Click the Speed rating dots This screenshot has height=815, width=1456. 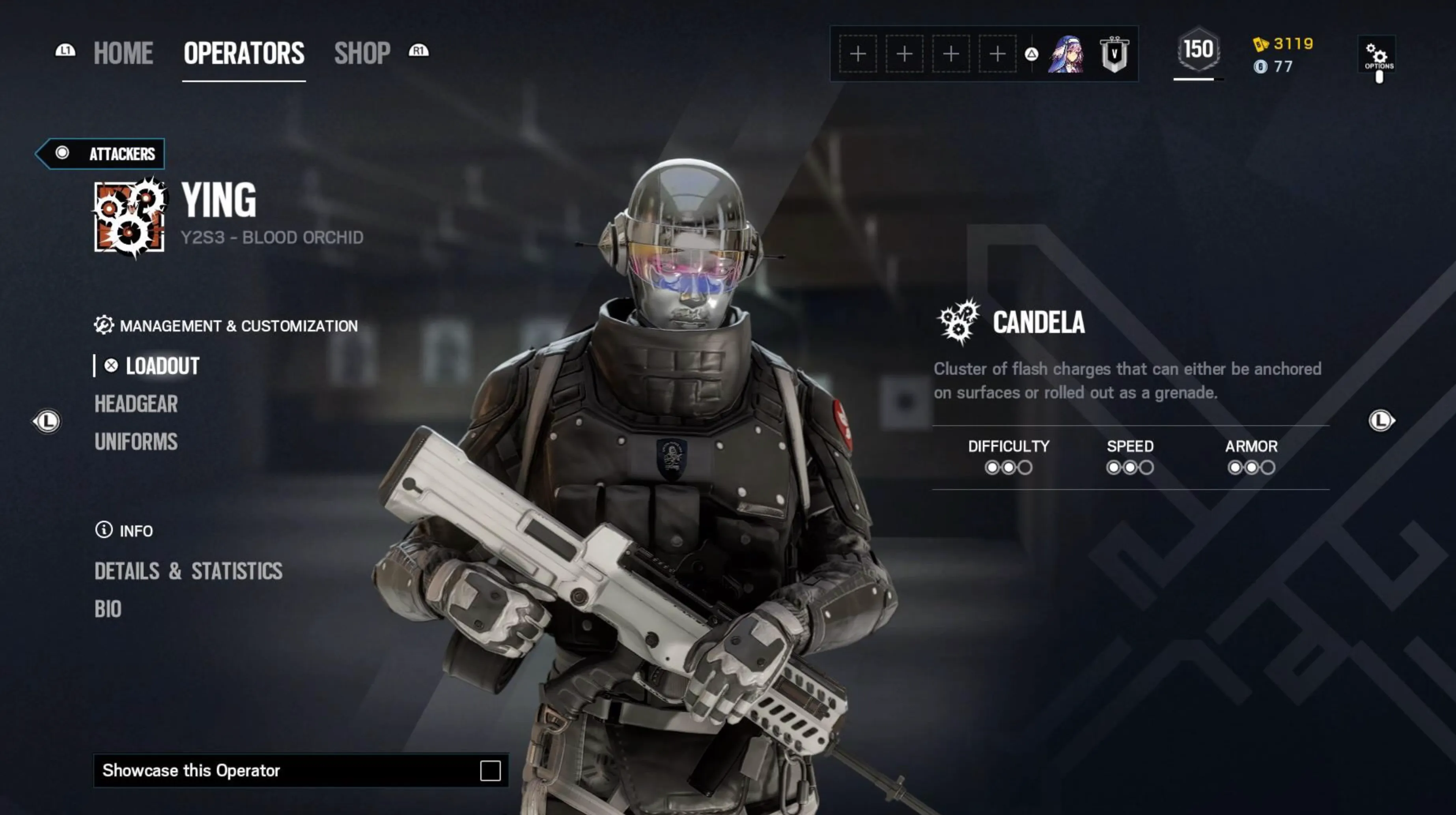1130,467
